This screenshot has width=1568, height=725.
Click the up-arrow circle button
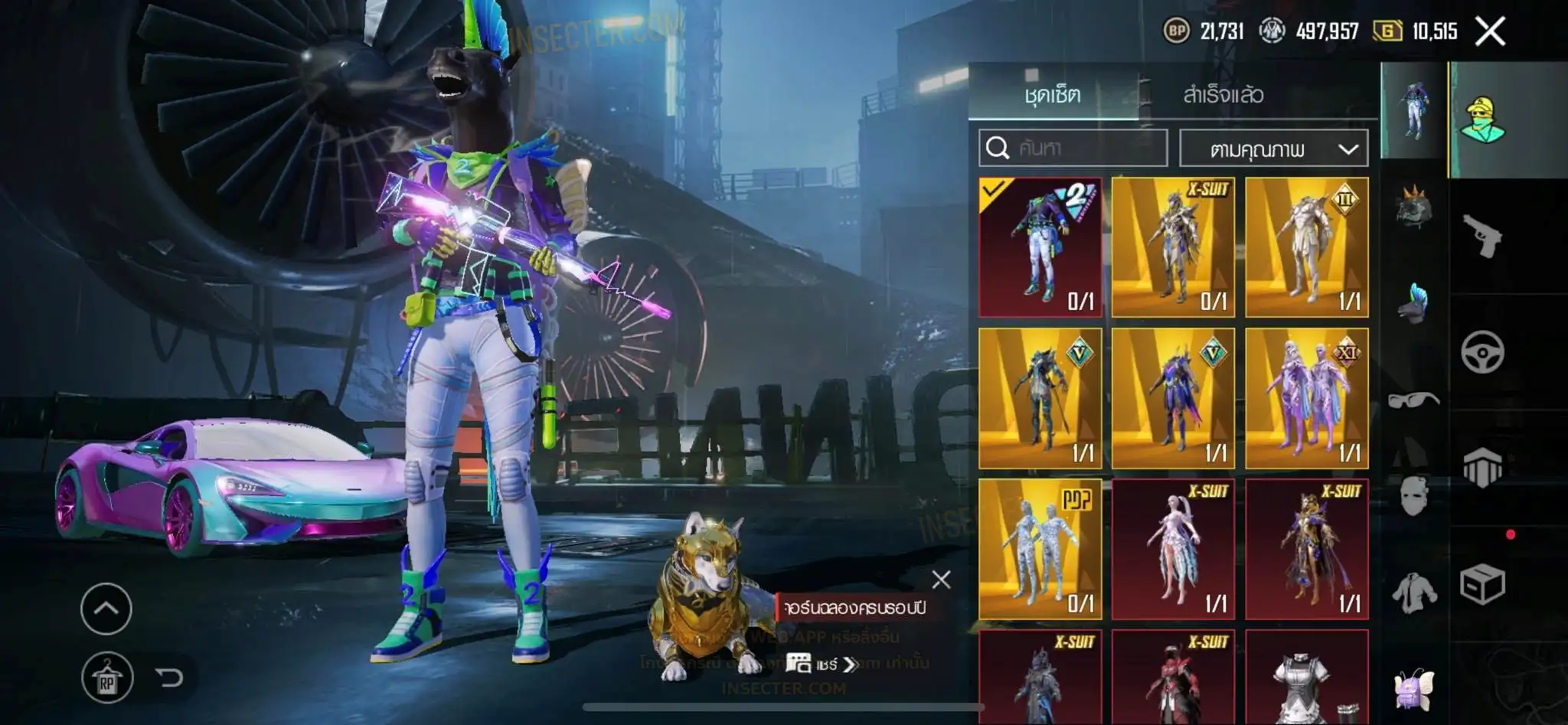tap(106, 609)
